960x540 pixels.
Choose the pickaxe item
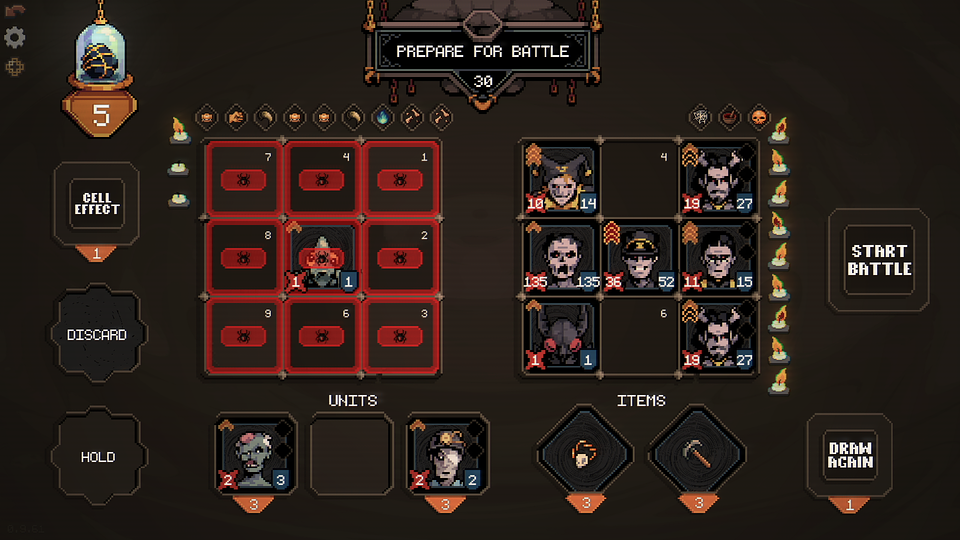(699, 455)
